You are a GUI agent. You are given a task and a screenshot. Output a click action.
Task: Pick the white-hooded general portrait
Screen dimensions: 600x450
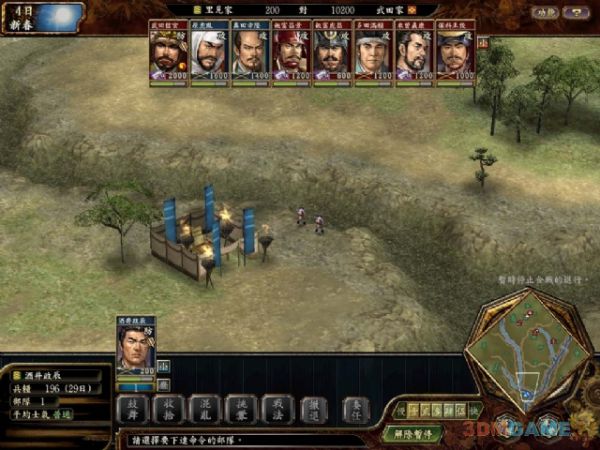[207, 52]
